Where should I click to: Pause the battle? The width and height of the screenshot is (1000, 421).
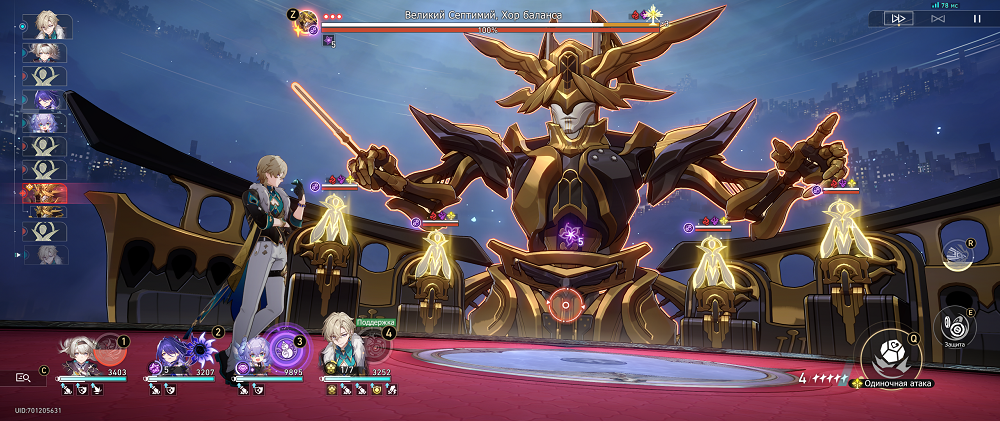(x=977, y=18)
